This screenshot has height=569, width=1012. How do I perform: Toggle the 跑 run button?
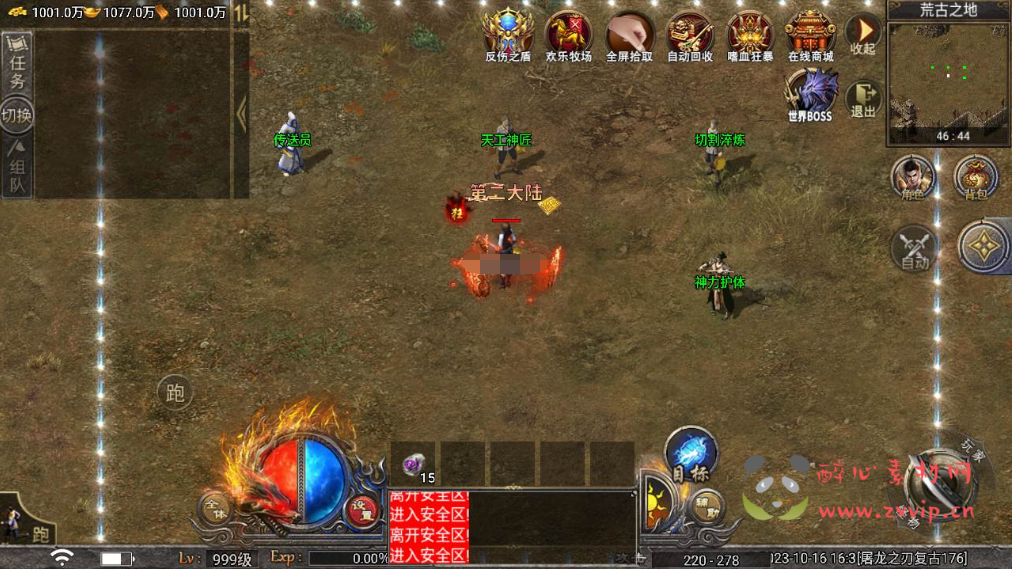click(175, 393)
